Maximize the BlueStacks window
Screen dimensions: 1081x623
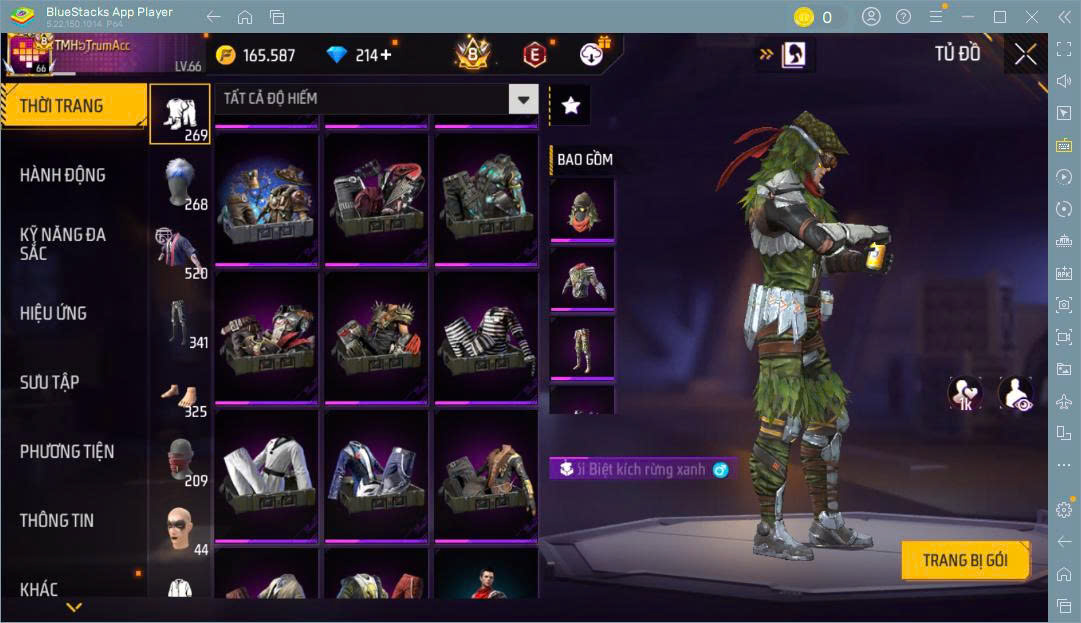pyautogui.click(x=999, y=17)
